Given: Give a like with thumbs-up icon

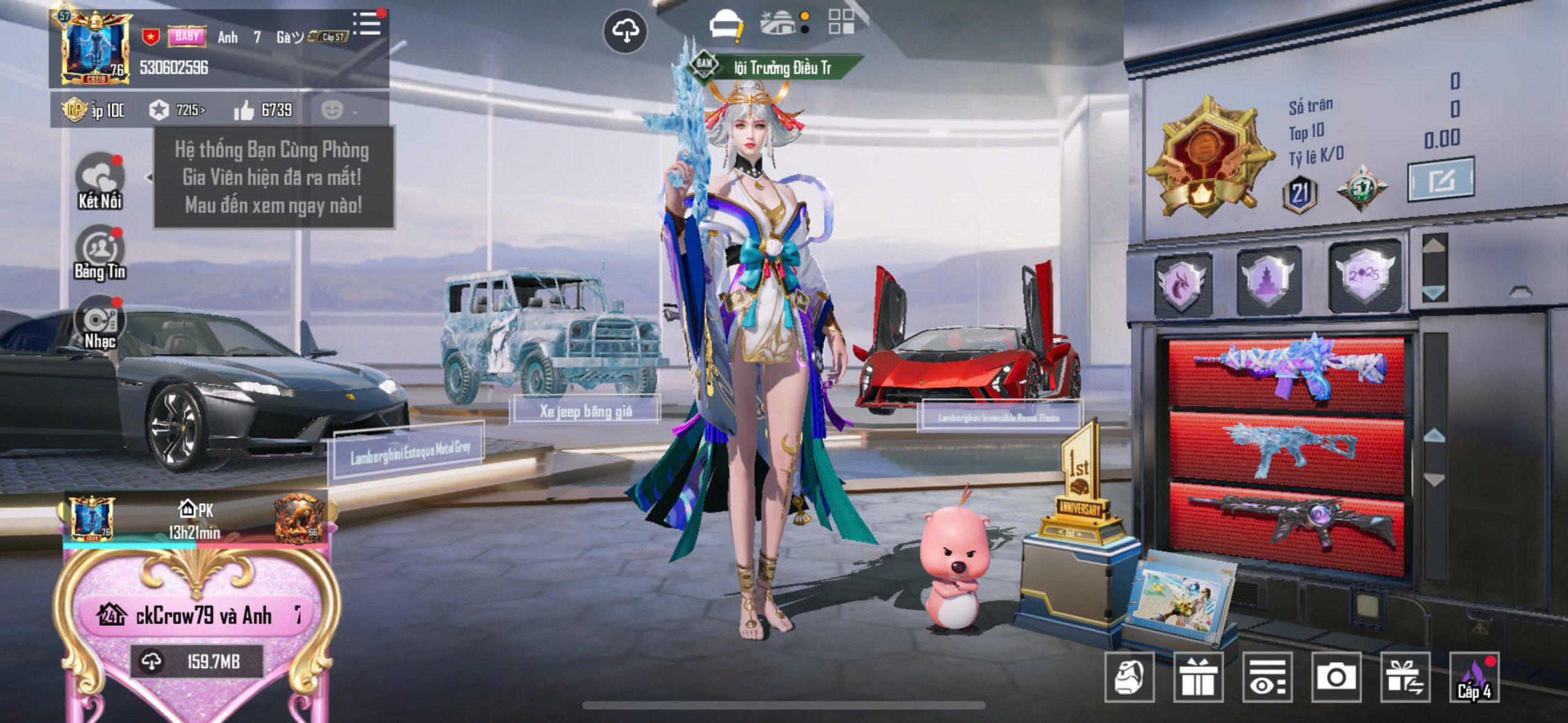Looking at the screenshot, I should coord(244,111).
